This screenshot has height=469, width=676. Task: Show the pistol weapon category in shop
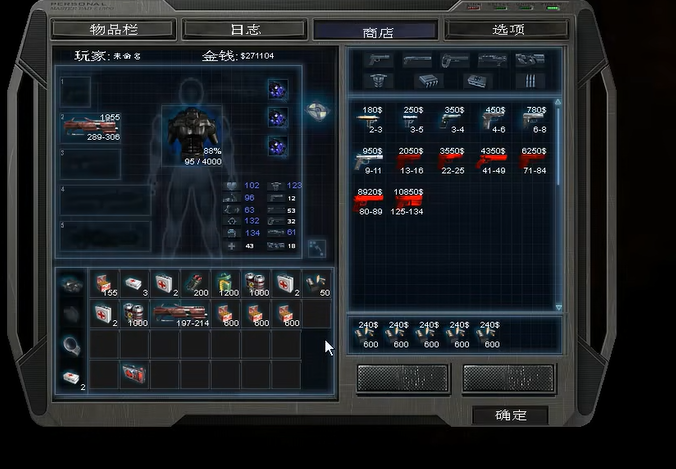pyautogui.click(x=381, y=60)
